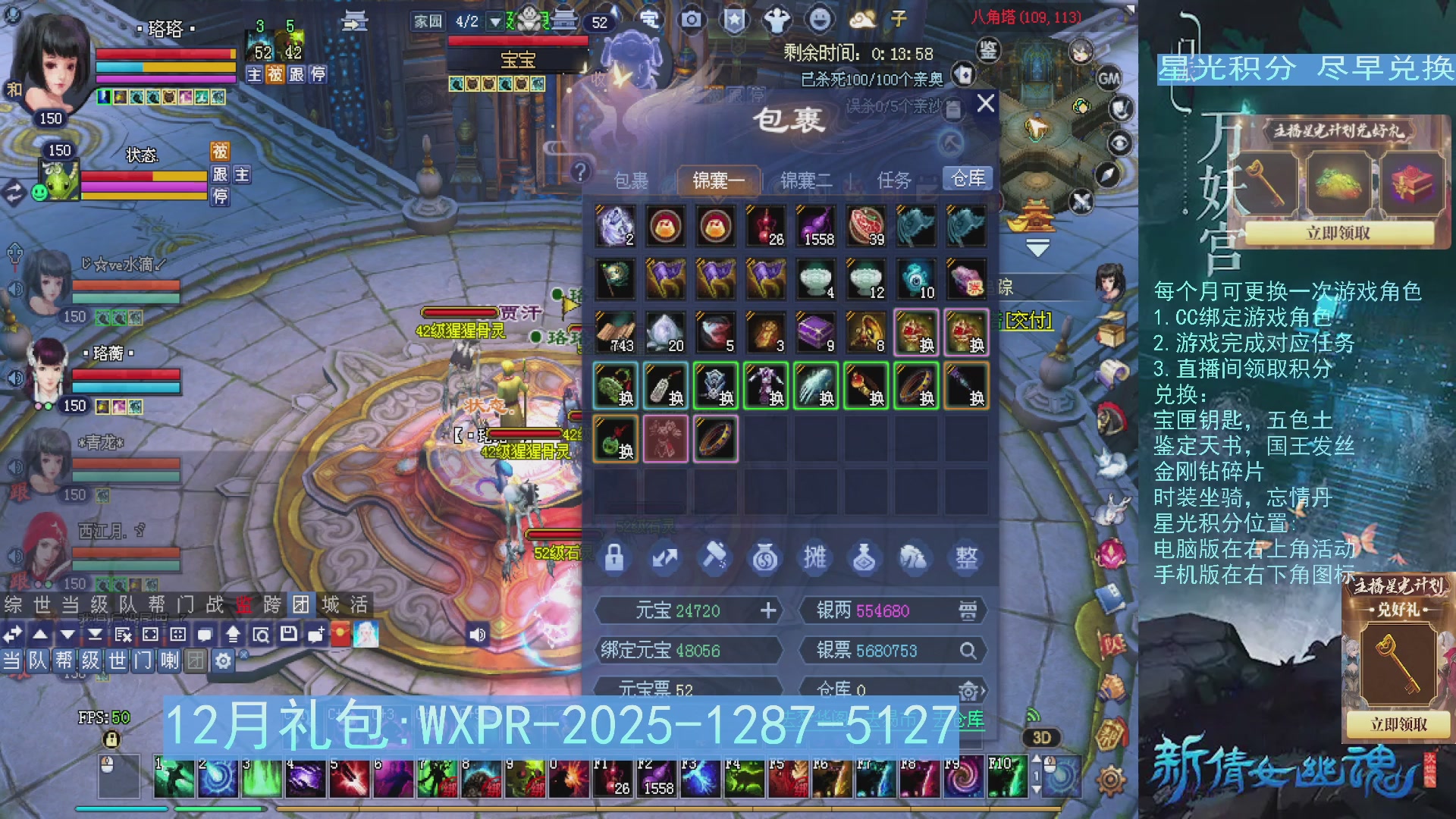Open the 摊 stall button
This screenshot has height=819, width=1456.
point(814,558)
